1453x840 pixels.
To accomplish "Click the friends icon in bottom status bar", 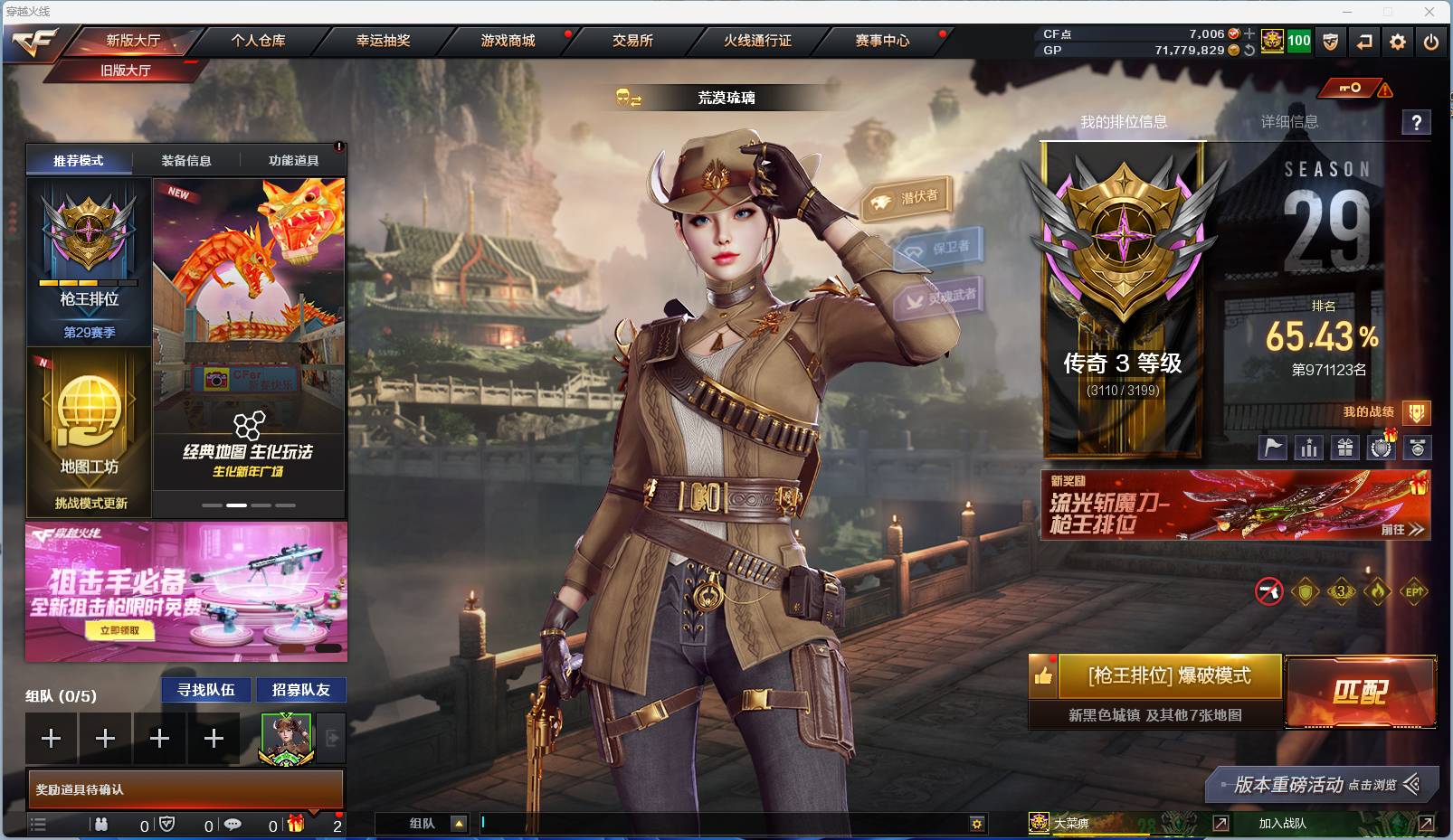I will click(x=102, y=824).
